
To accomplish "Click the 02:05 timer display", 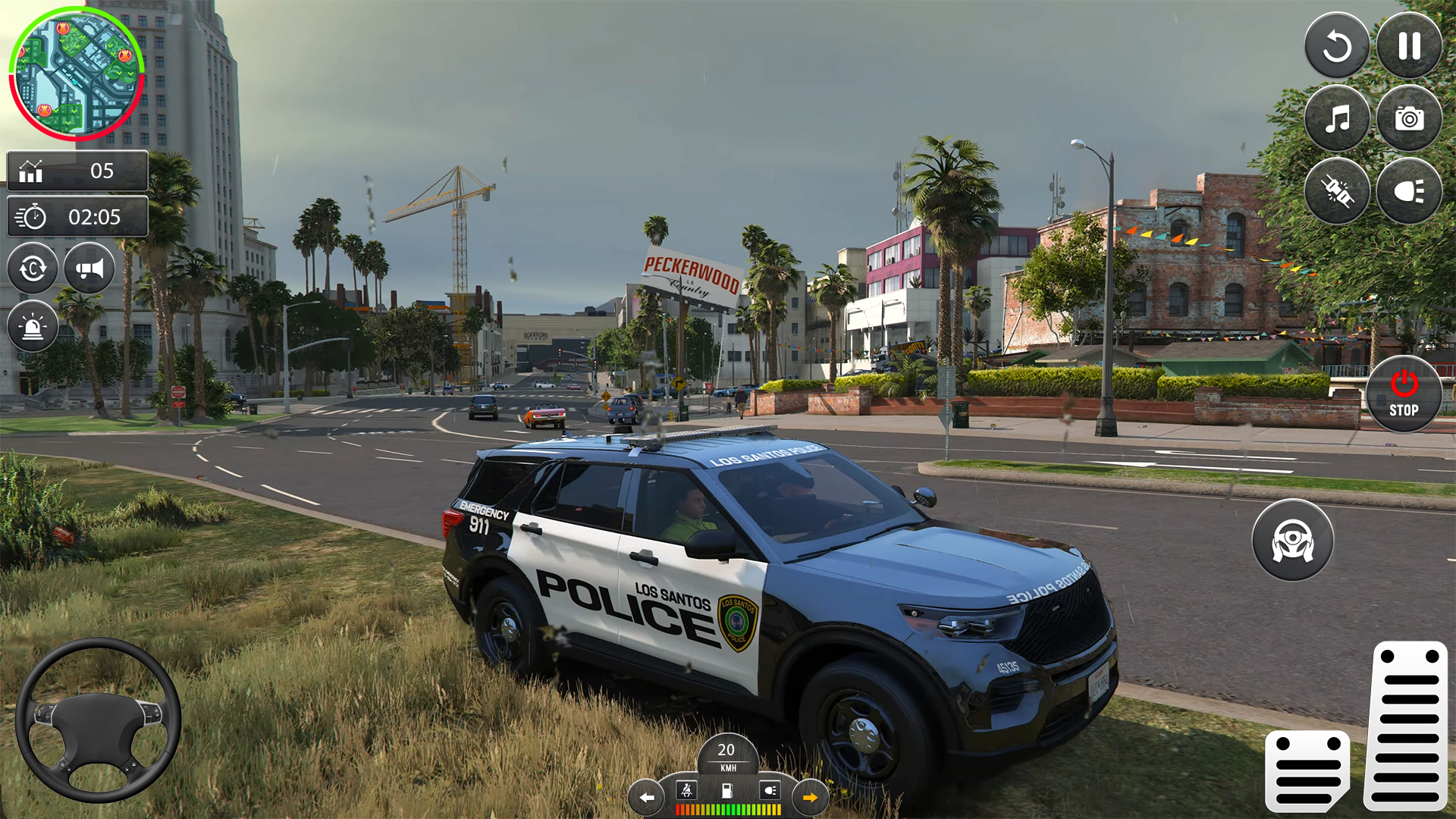I will 77,217.
